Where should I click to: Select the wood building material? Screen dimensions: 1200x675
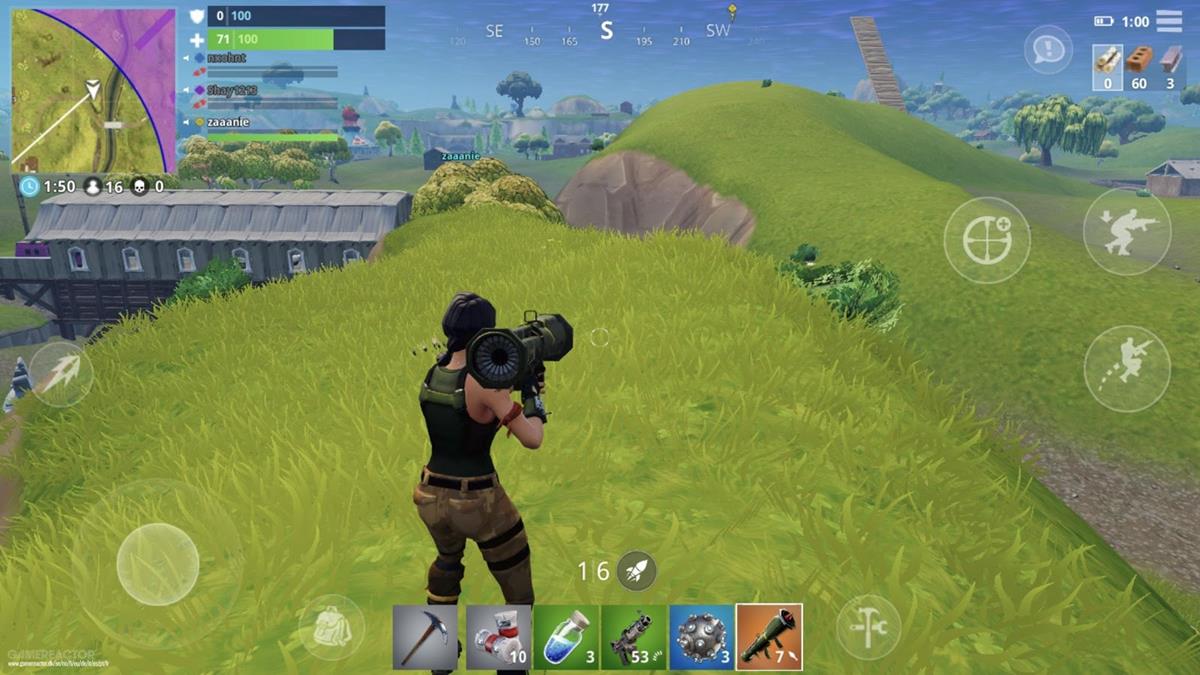coord(1106,67)
